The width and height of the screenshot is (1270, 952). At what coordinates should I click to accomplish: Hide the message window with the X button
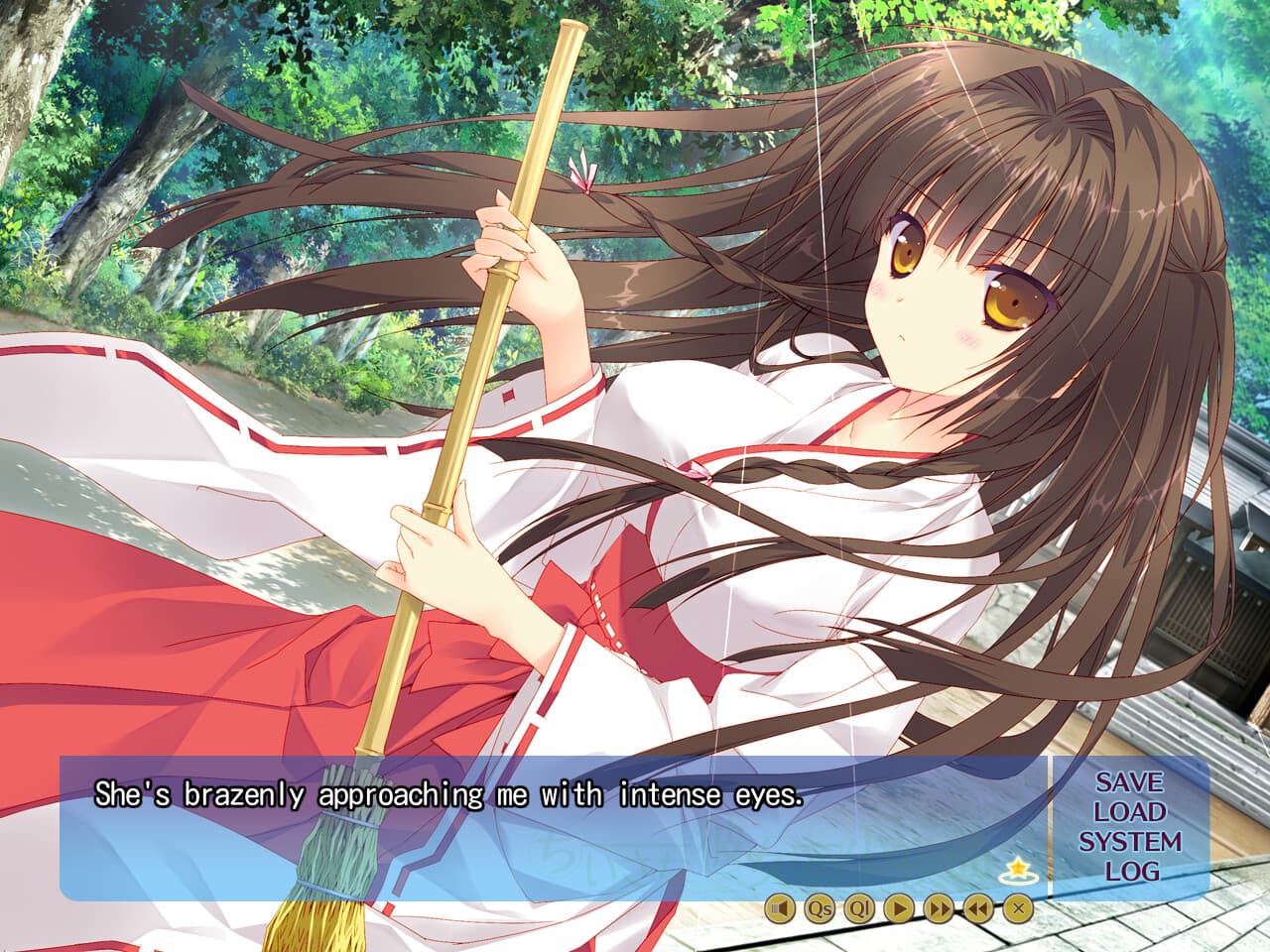point(1018,907)
